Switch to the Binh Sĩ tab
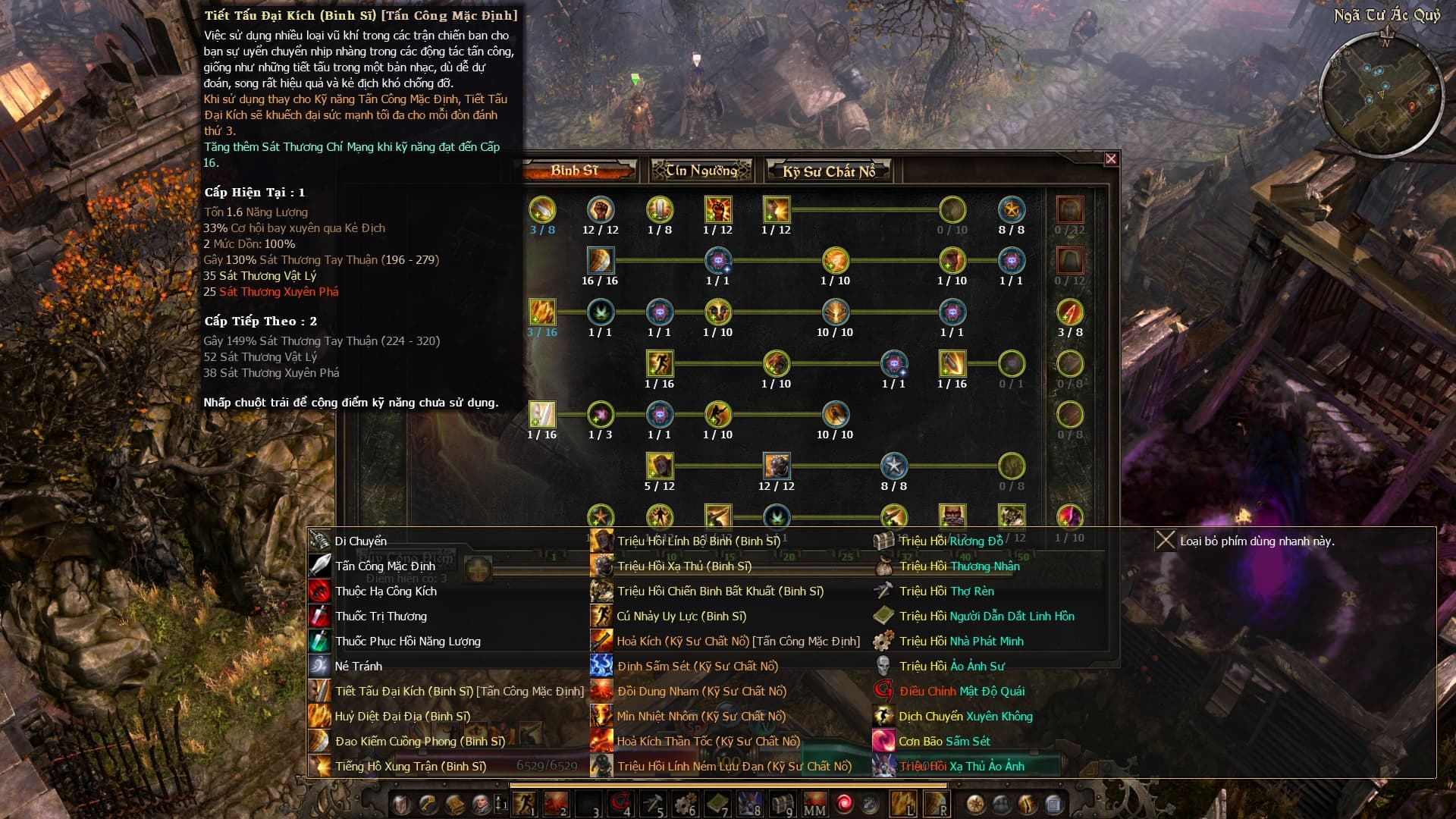 [x=576, y=171]
